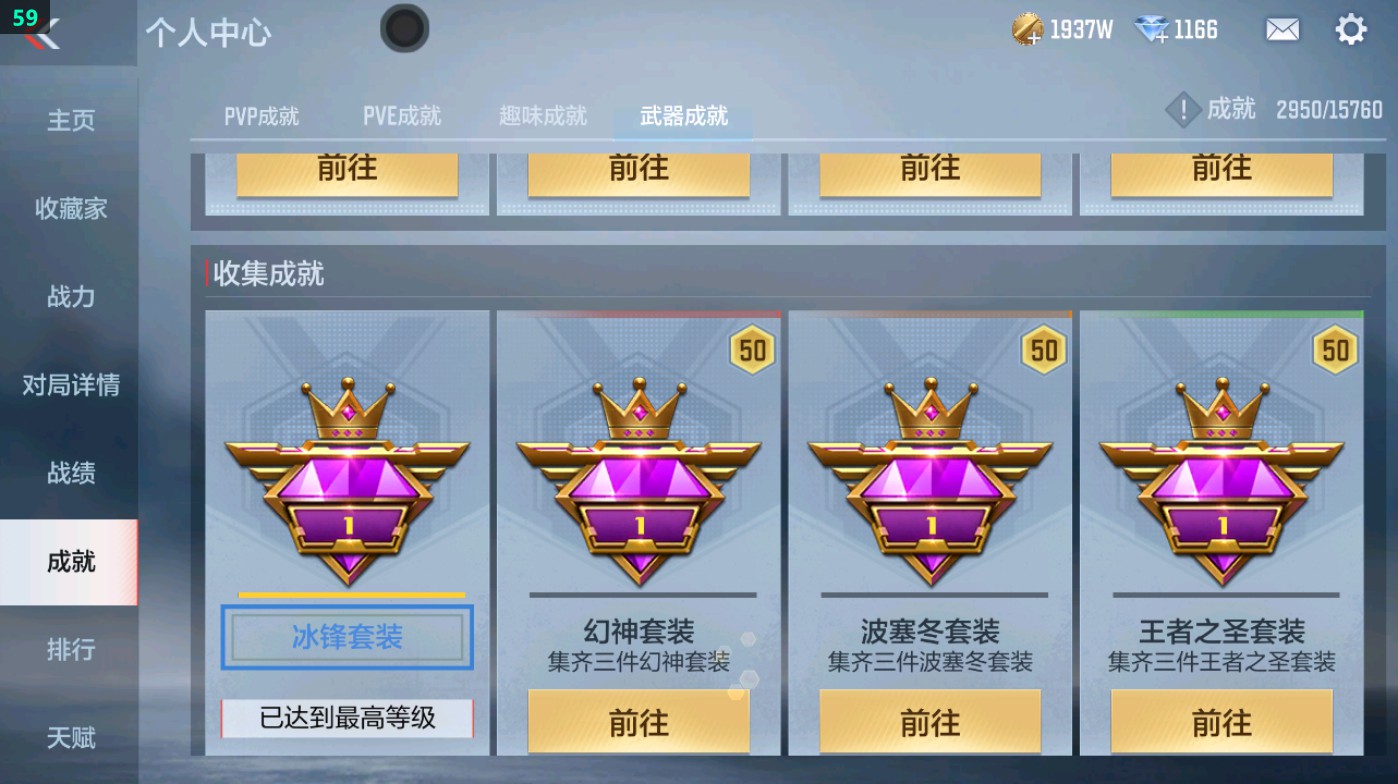Screen dimensions: 1398x784
Task: Switch to the PVP成就 tab
Action: click(262, 115)
